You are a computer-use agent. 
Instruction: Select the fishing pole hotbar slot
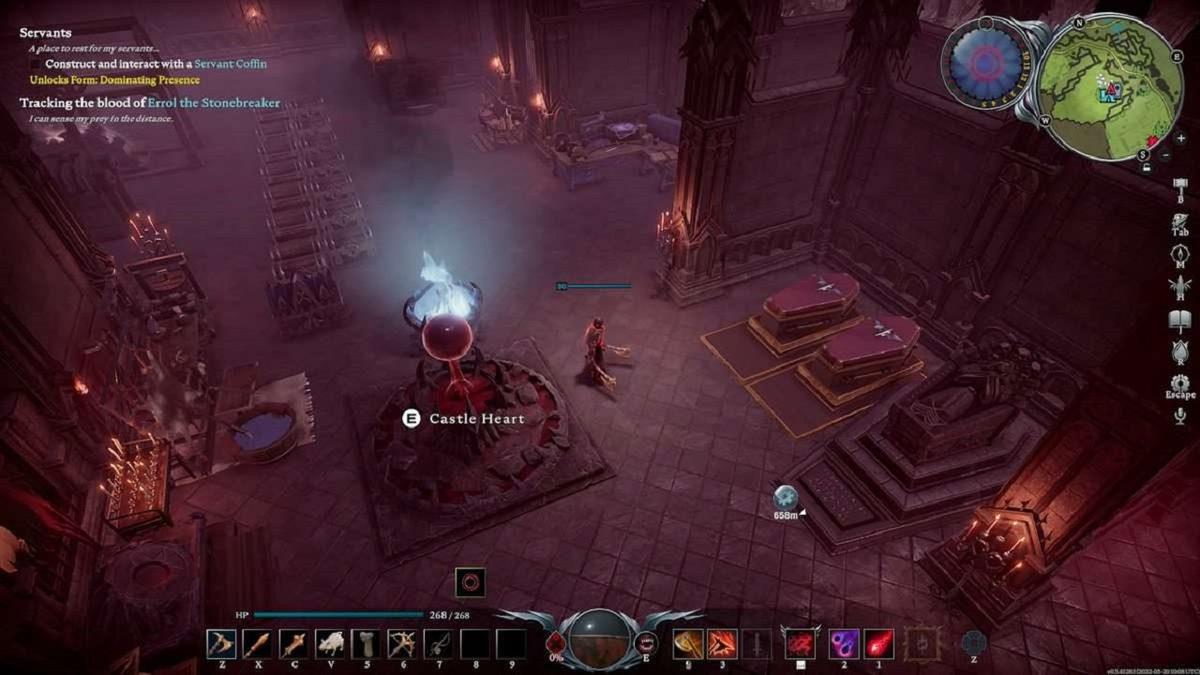tap(439, 643)
